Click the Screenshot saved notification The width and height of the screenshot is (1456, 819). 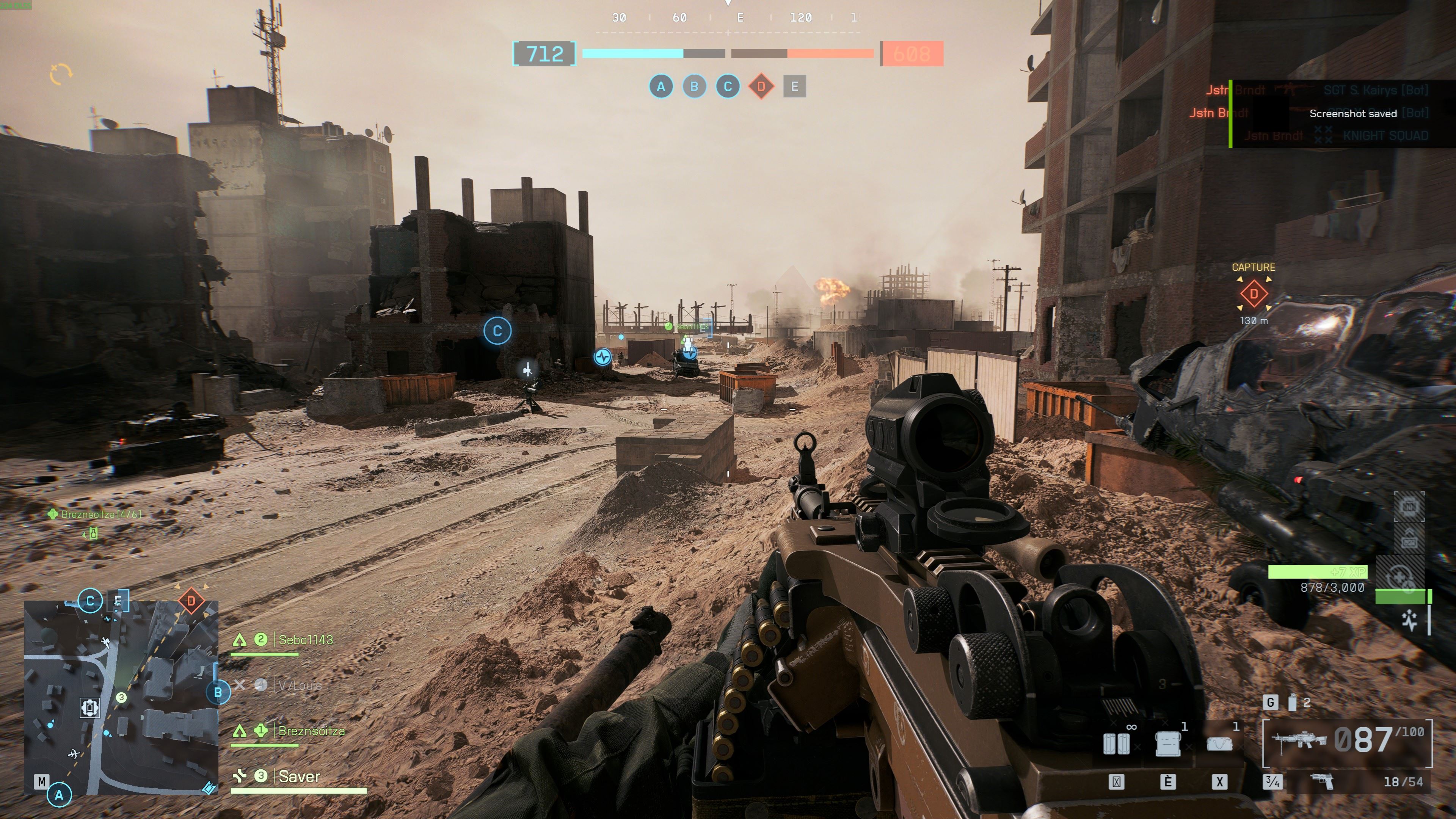[1352, 114]
